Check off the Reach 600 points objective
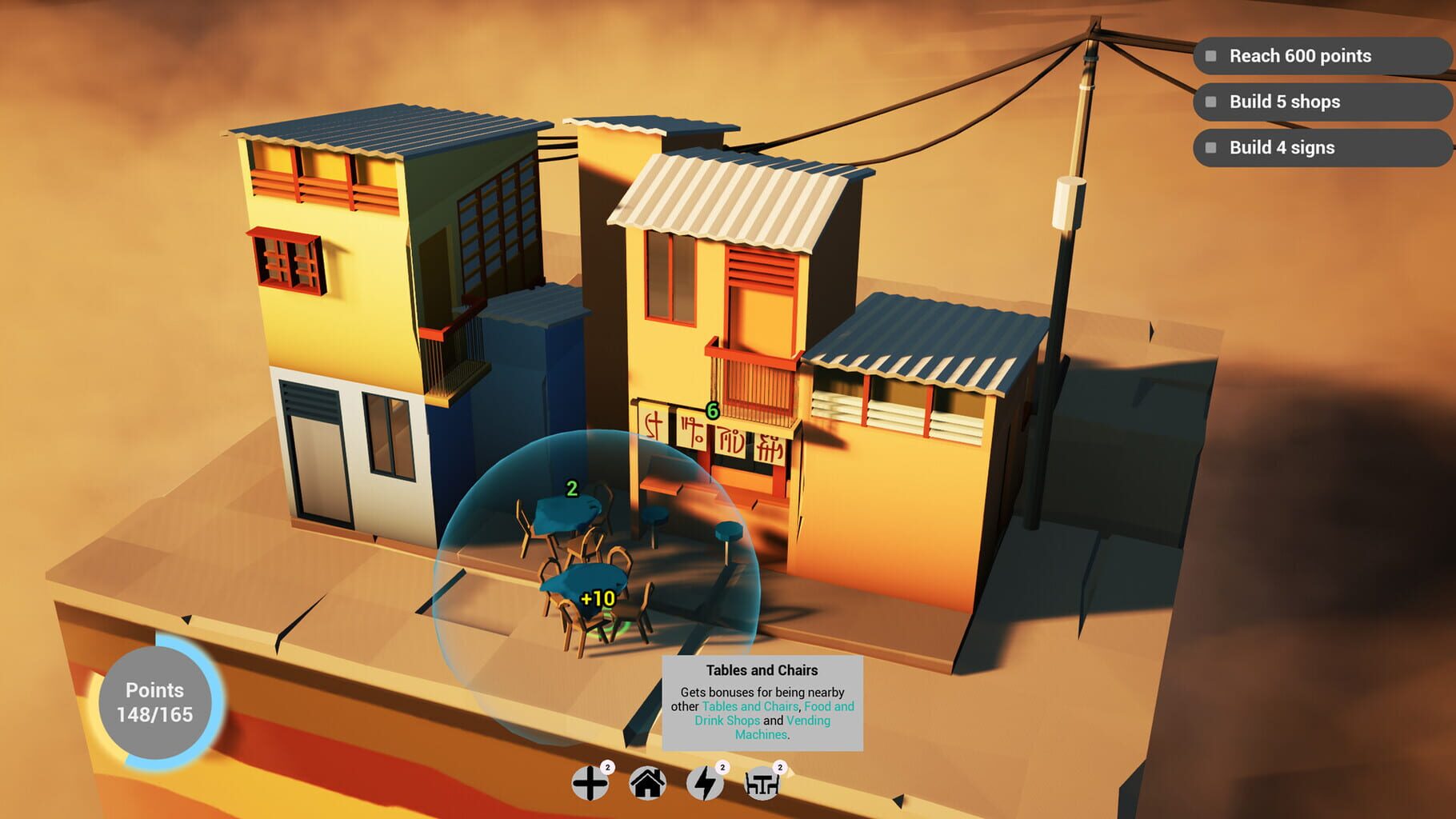The width and height of the screenshot is (1456, 819). (1209, 56)
